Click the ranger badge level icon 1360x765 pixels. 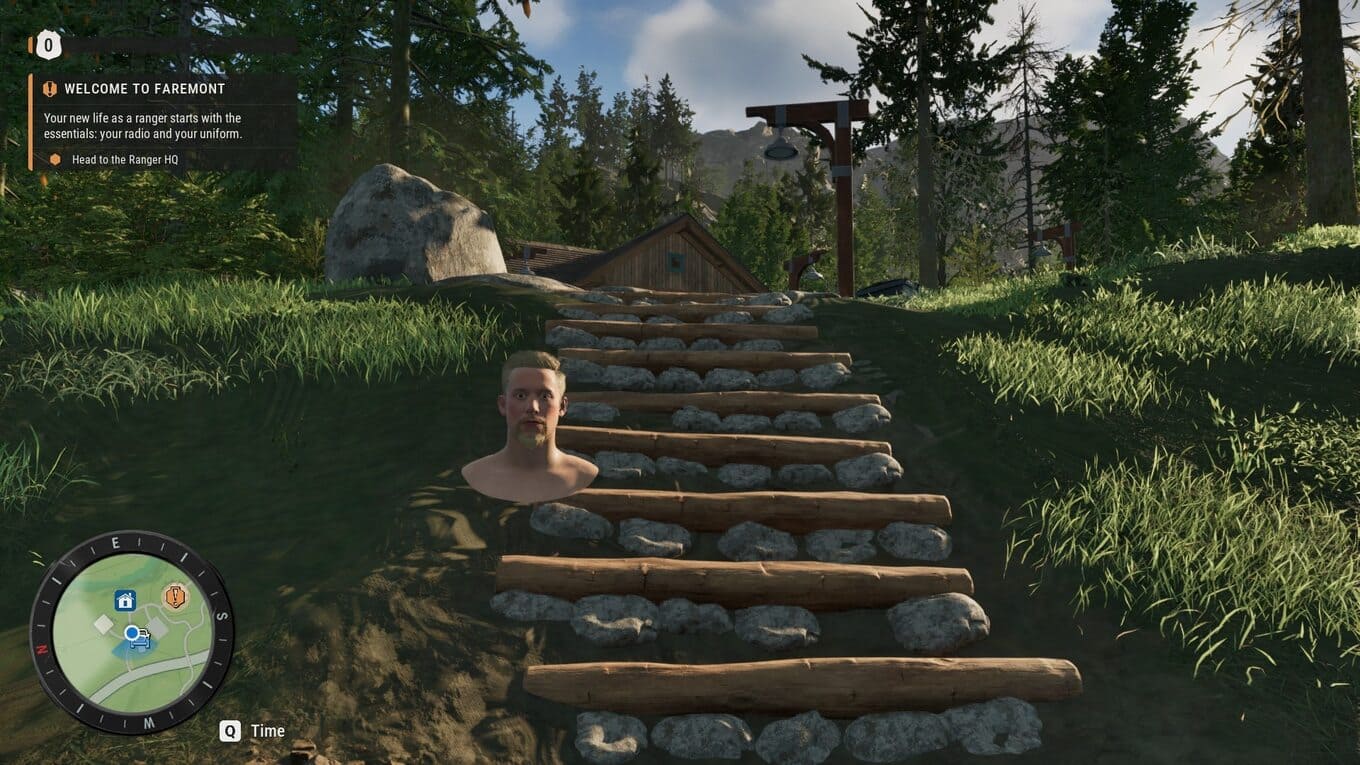point(48,45)
